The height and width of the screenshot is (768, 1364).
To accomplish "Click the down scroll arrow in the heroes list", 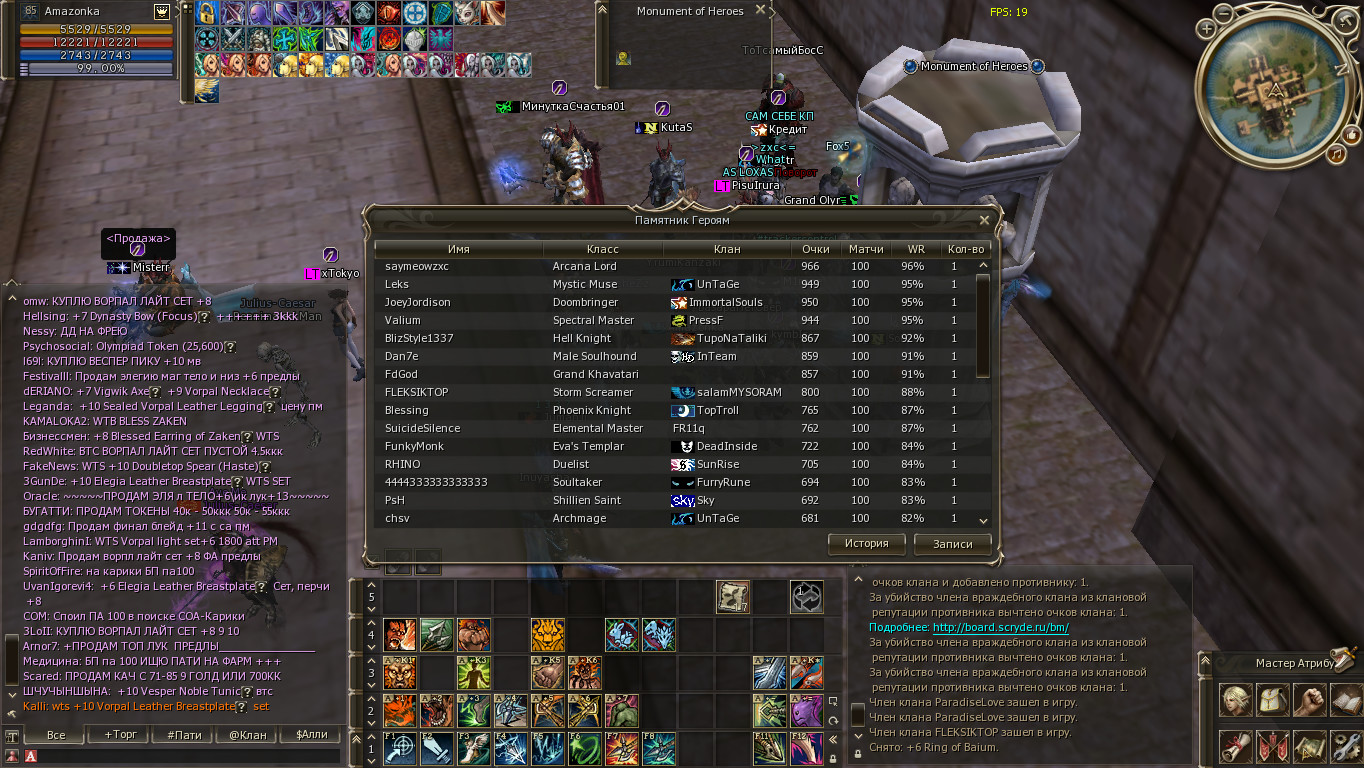I will click(x=983, y=522).
